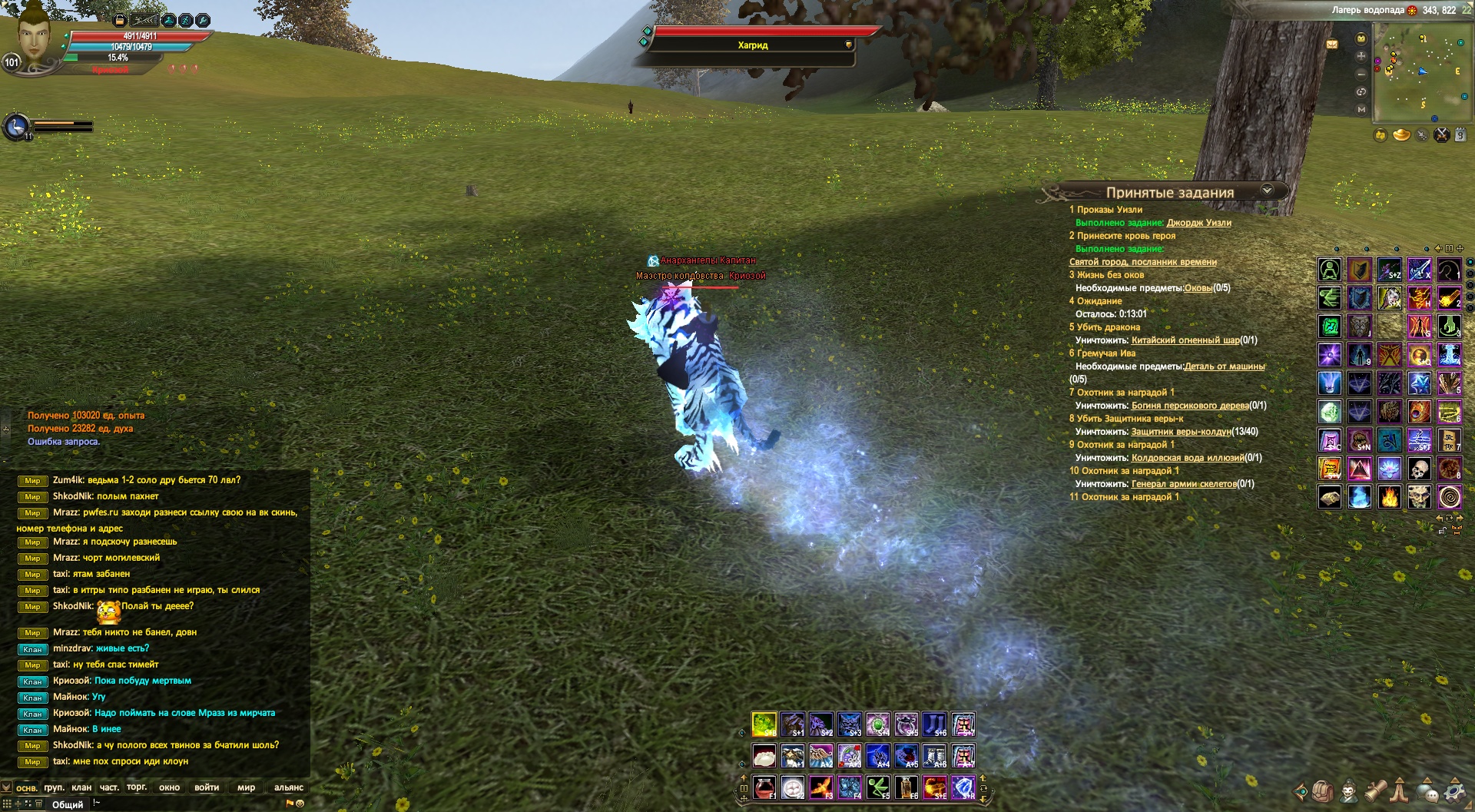
Task: Open the mail envelope icon
Action: tap(1332, 44)
